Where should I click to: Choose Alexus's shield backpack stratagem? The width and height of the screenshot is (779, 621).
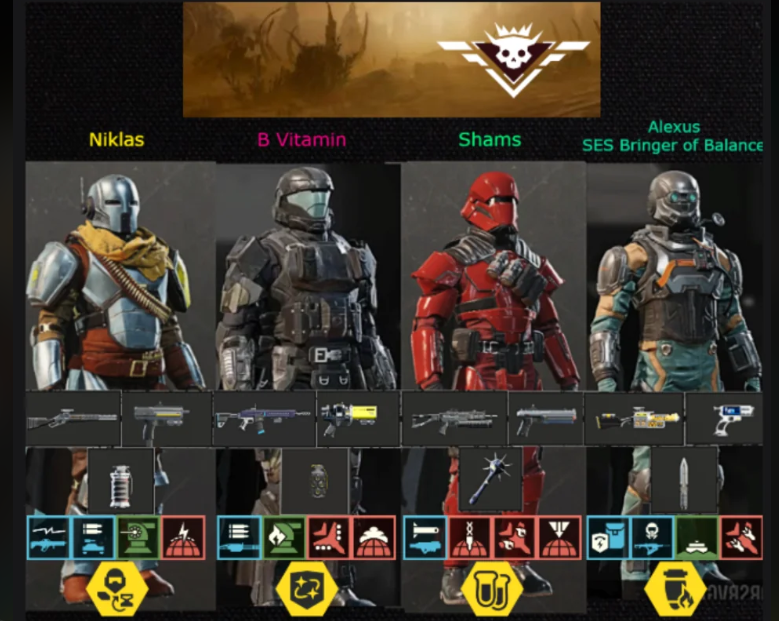point(608,537)
